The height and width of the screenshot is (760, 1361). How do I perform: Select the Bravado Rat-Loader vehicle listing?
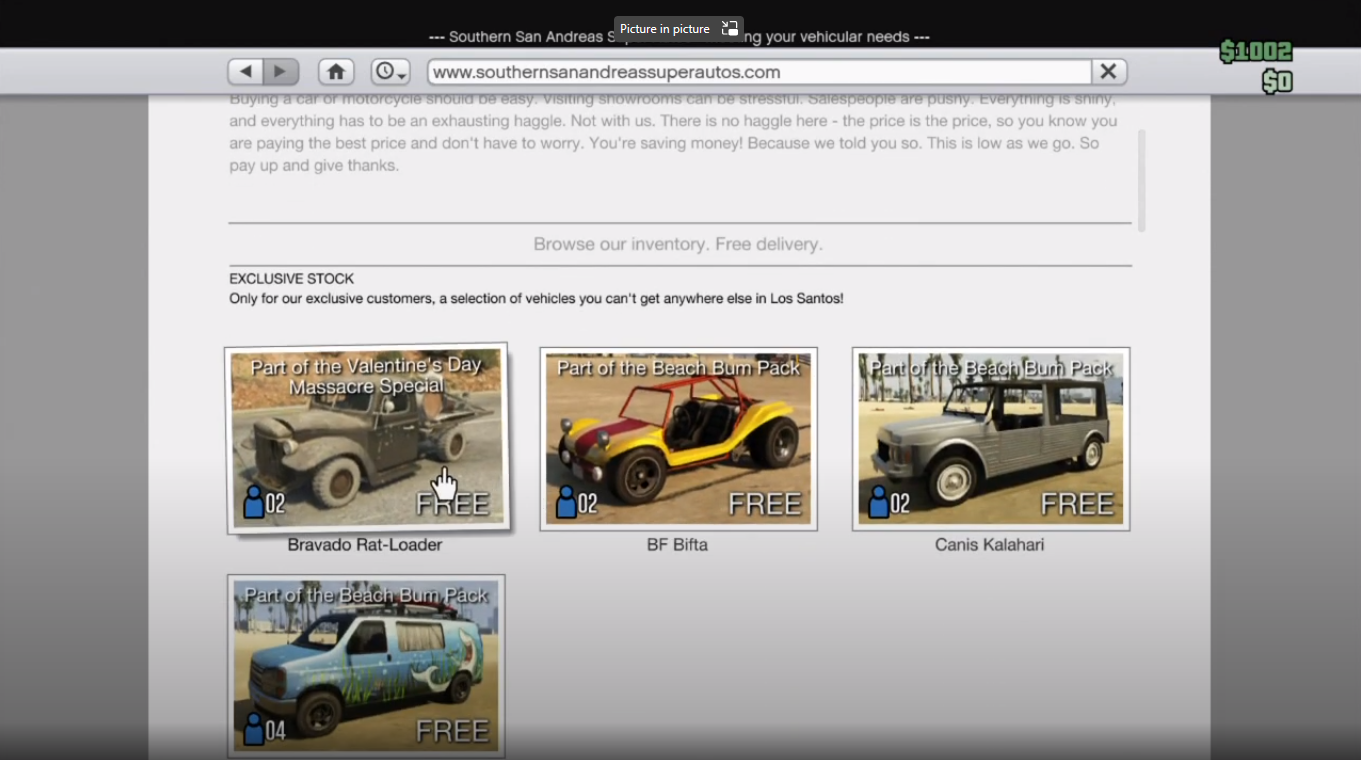click(x=367, y=439)
